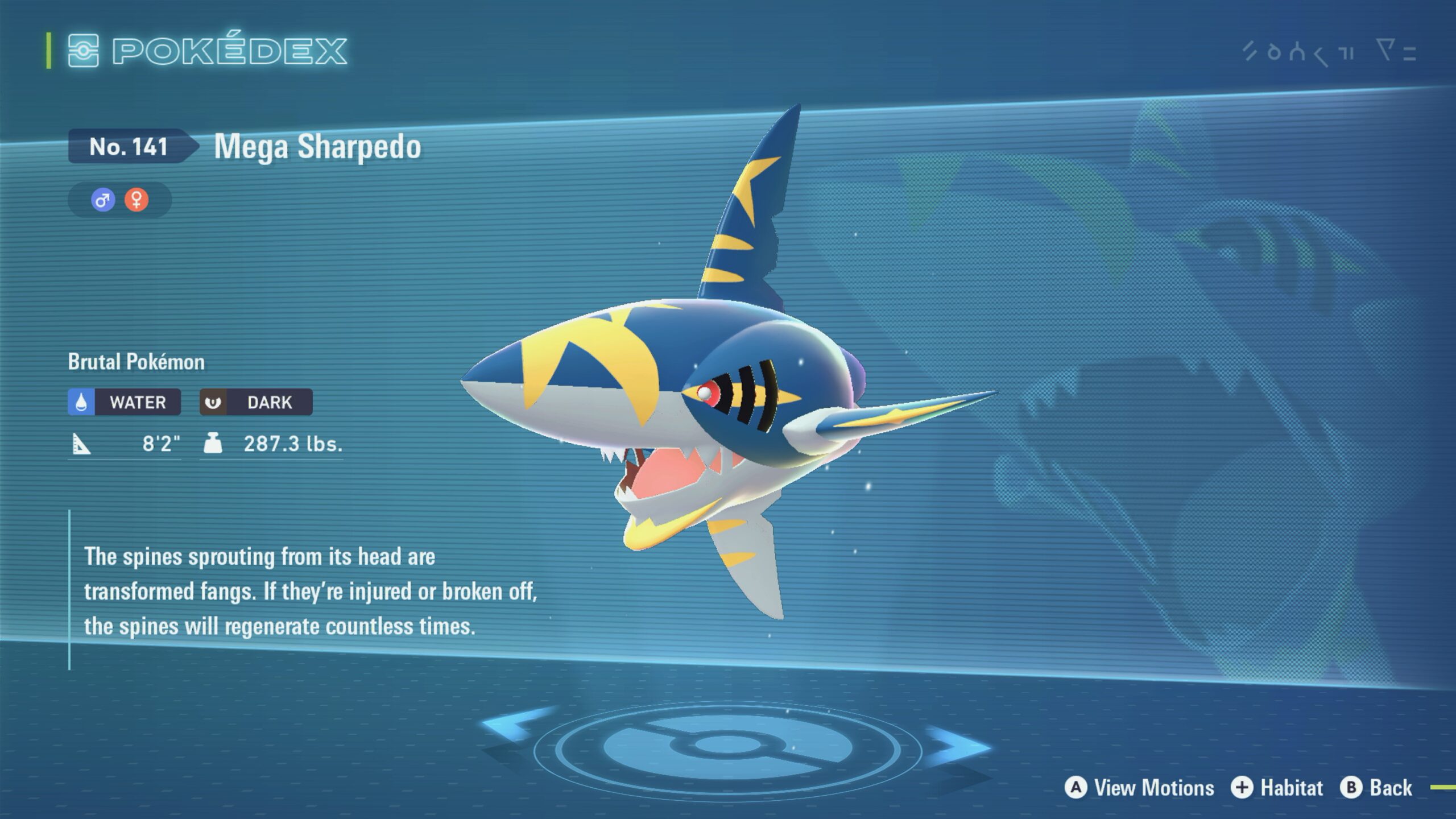Screen dimensions: 1456x819
Task: Select the male gender icon
Action: pos(103,200)
